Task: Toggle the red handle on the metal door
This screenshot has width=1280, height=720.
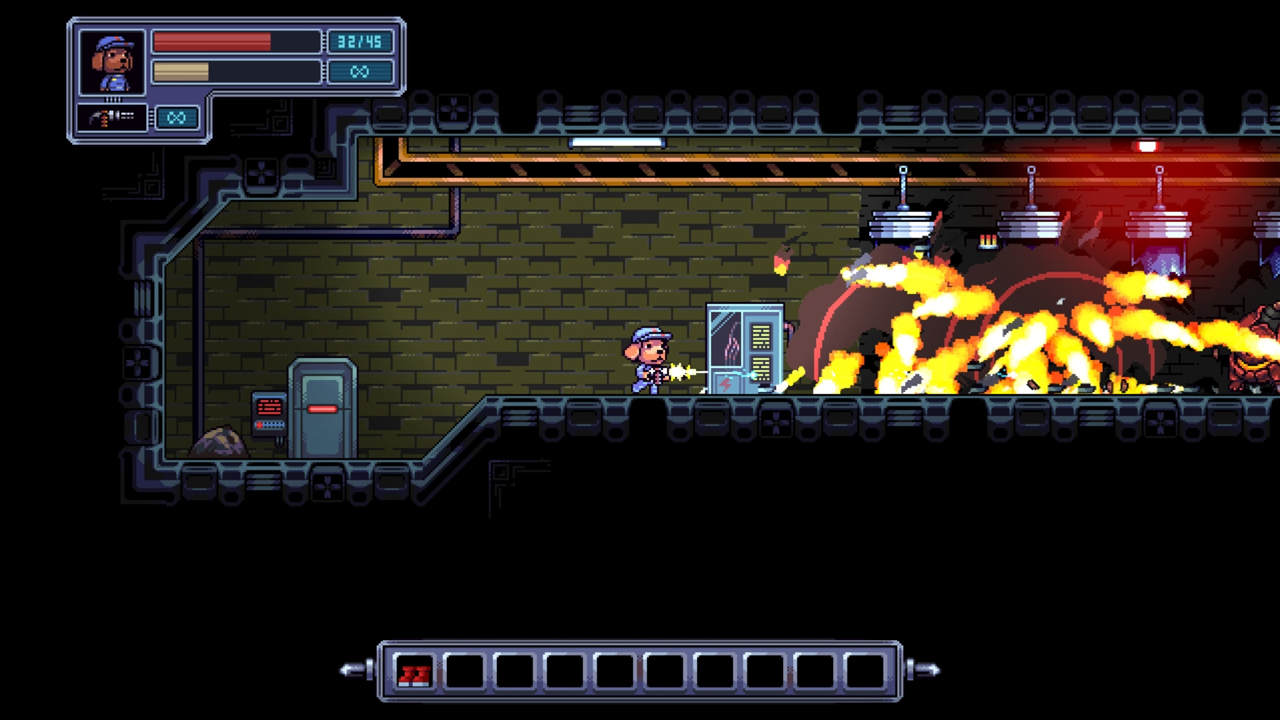Action: pyautogui.click(x=322, y=408)
